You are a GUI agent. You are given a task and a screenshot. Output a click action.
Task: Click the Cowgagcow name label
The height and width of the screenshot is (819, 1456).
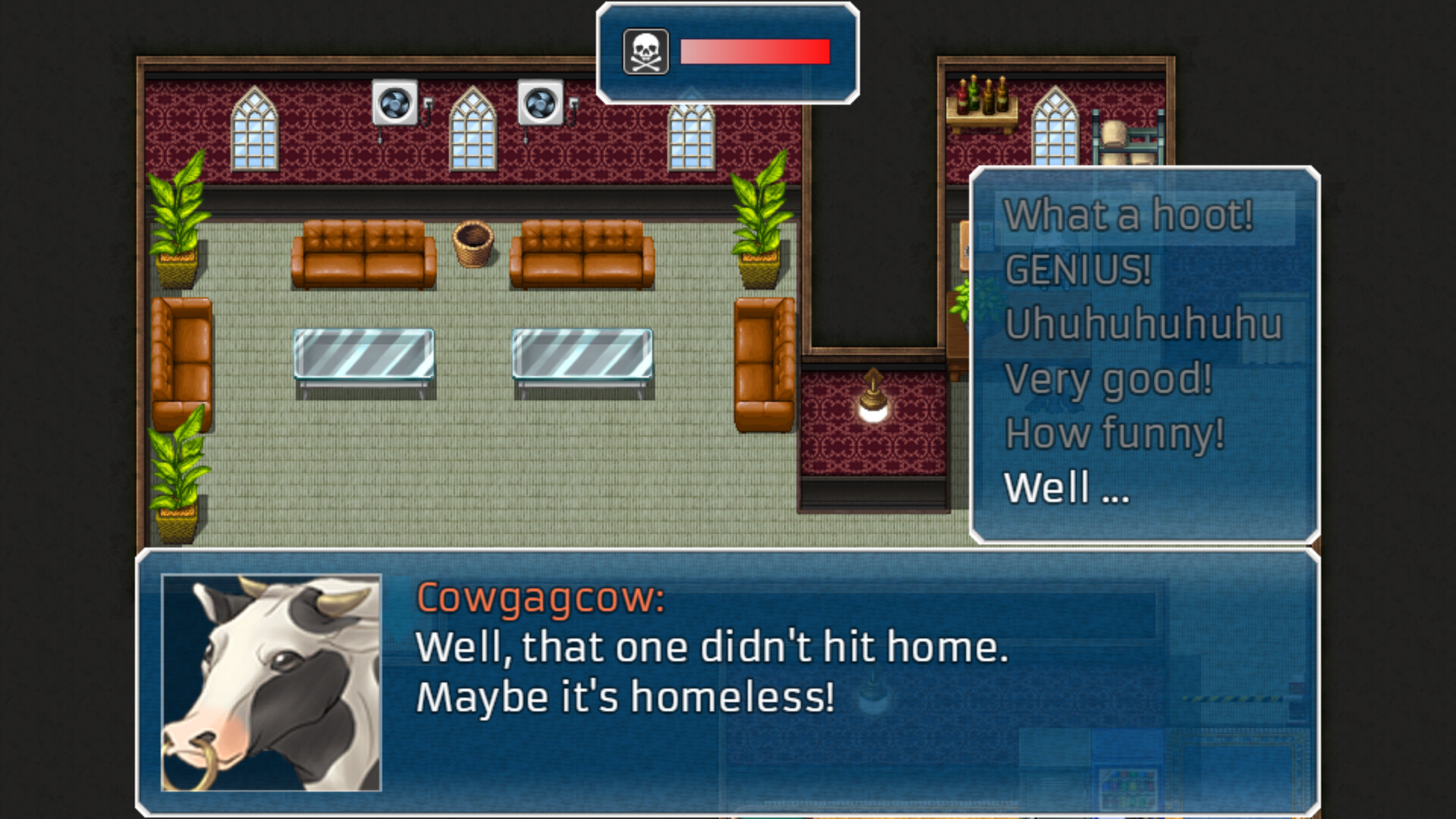(540, 599)
